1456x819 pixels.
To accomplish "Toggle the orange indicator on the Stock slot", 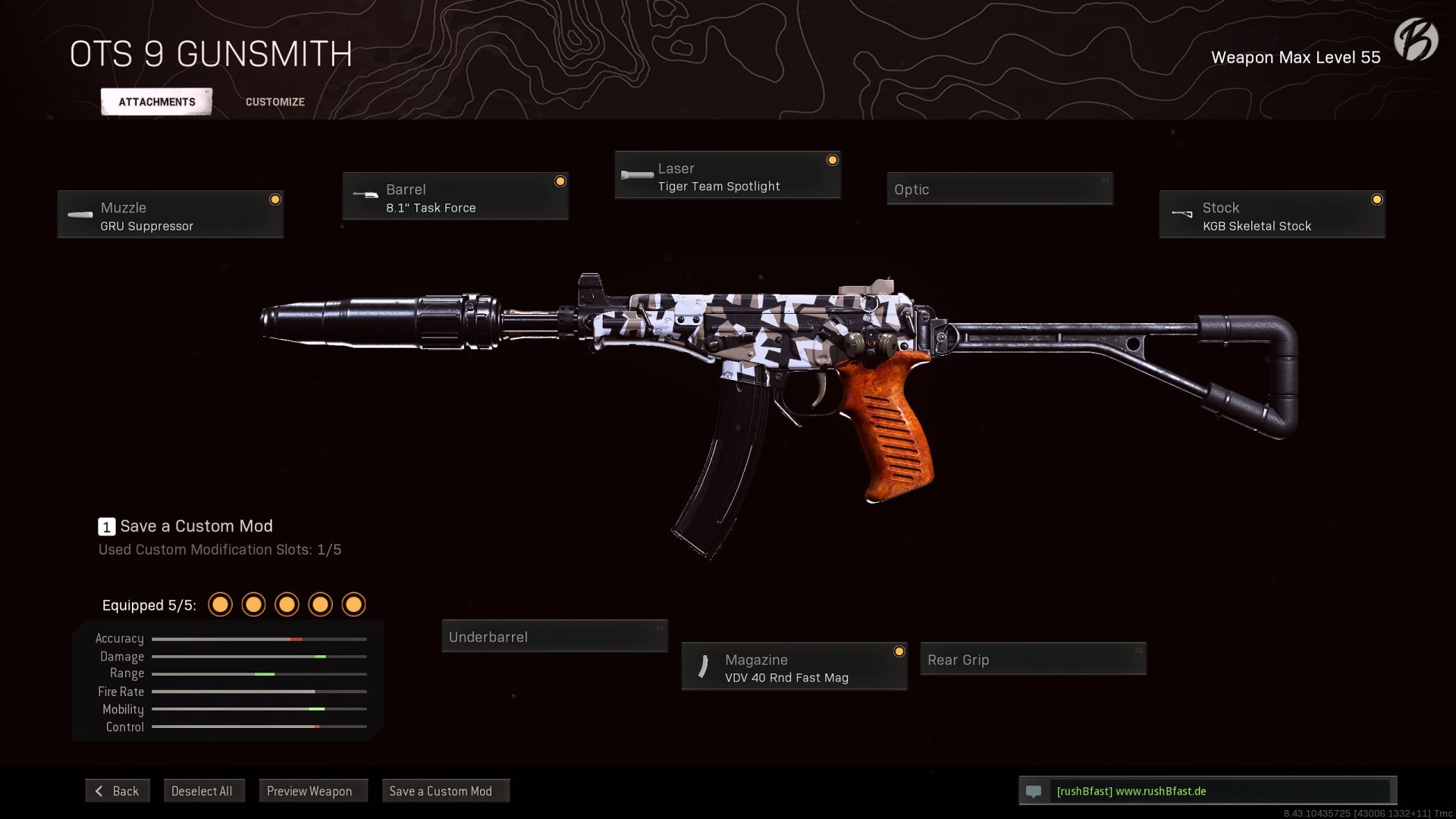I will 1377,199.
